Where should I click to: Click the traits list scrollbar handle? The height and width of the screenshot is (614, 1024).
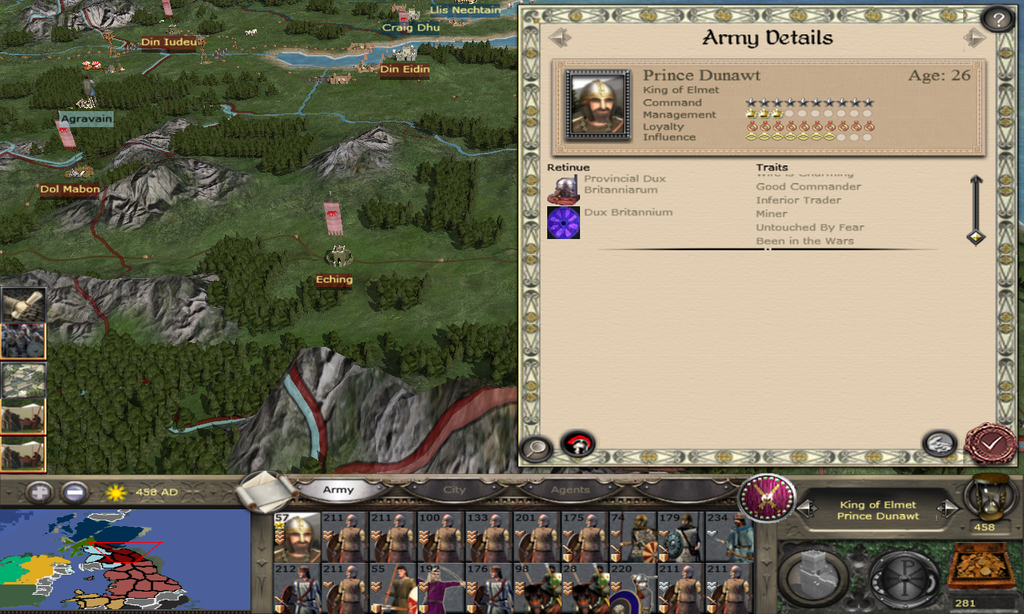976,237
